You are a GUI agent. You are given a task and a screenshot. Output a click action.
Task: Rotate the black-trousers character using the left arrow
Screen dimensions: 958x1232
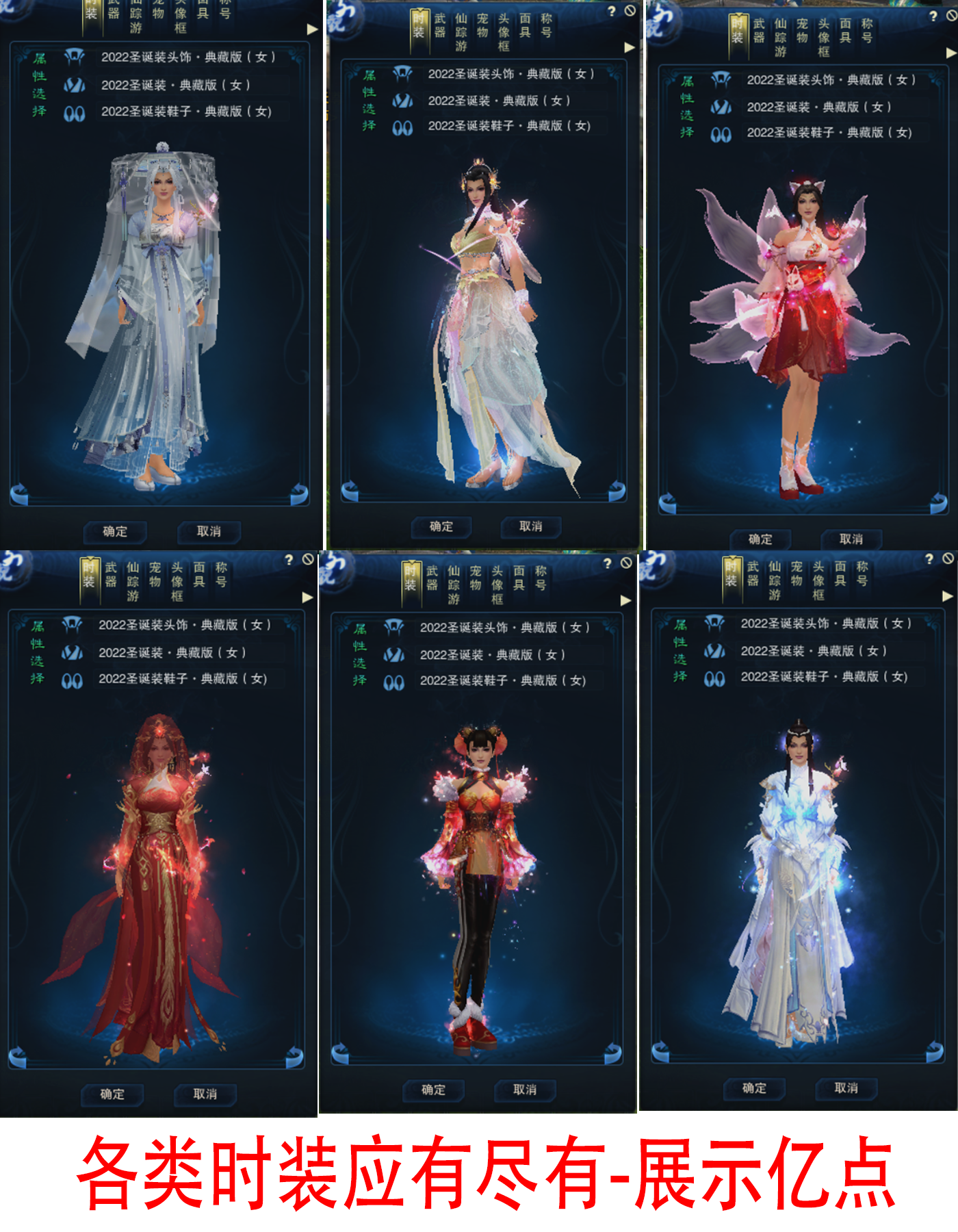click(x=340, y=1053)
